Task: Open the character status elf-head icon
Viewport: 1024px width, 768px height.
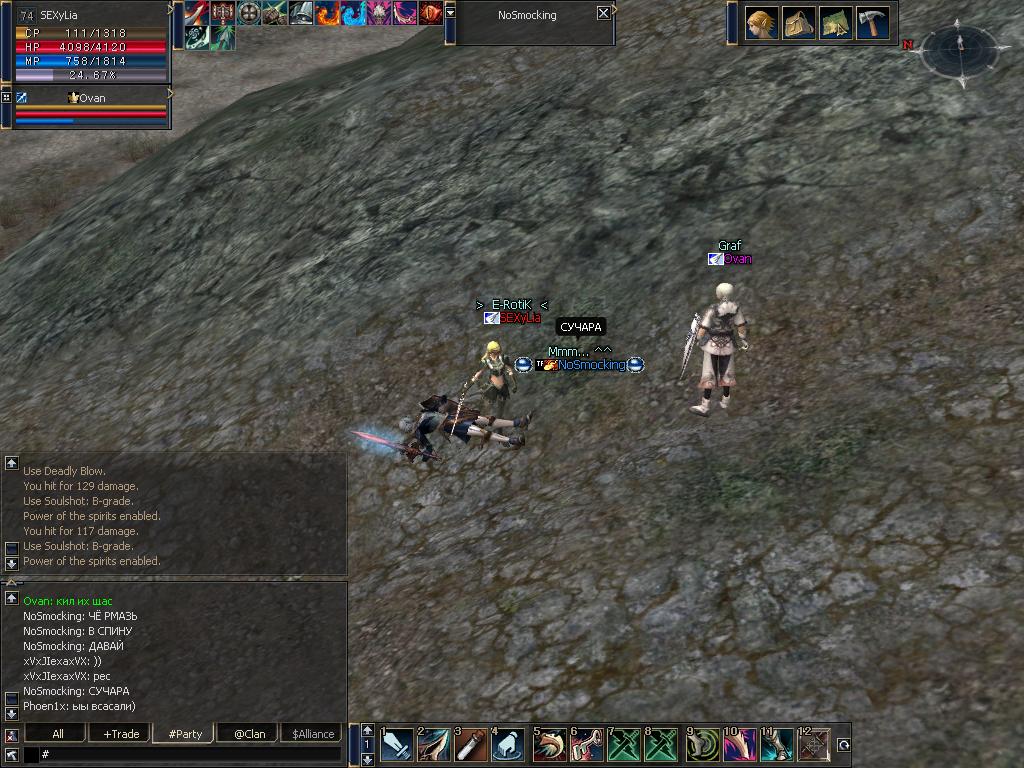Action: (762, 23)
